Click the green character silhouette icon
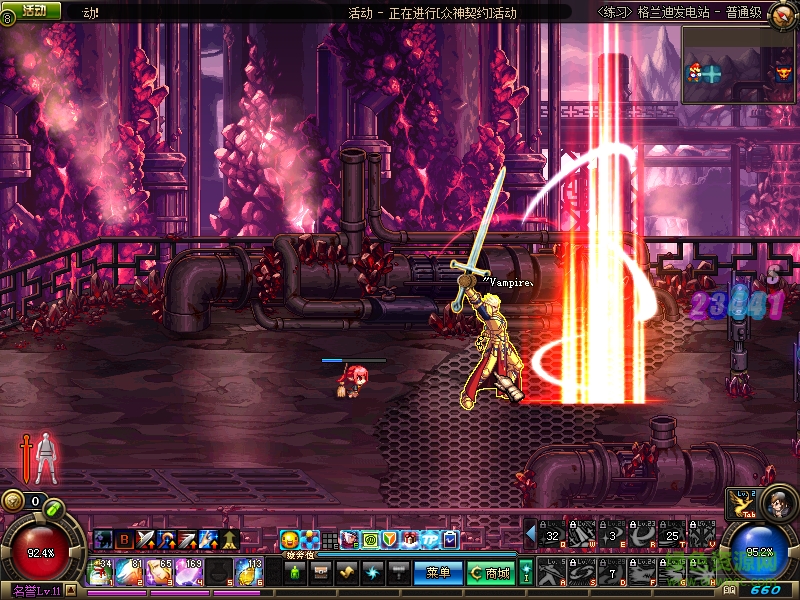Screen dimensions: 800x600 295,573
